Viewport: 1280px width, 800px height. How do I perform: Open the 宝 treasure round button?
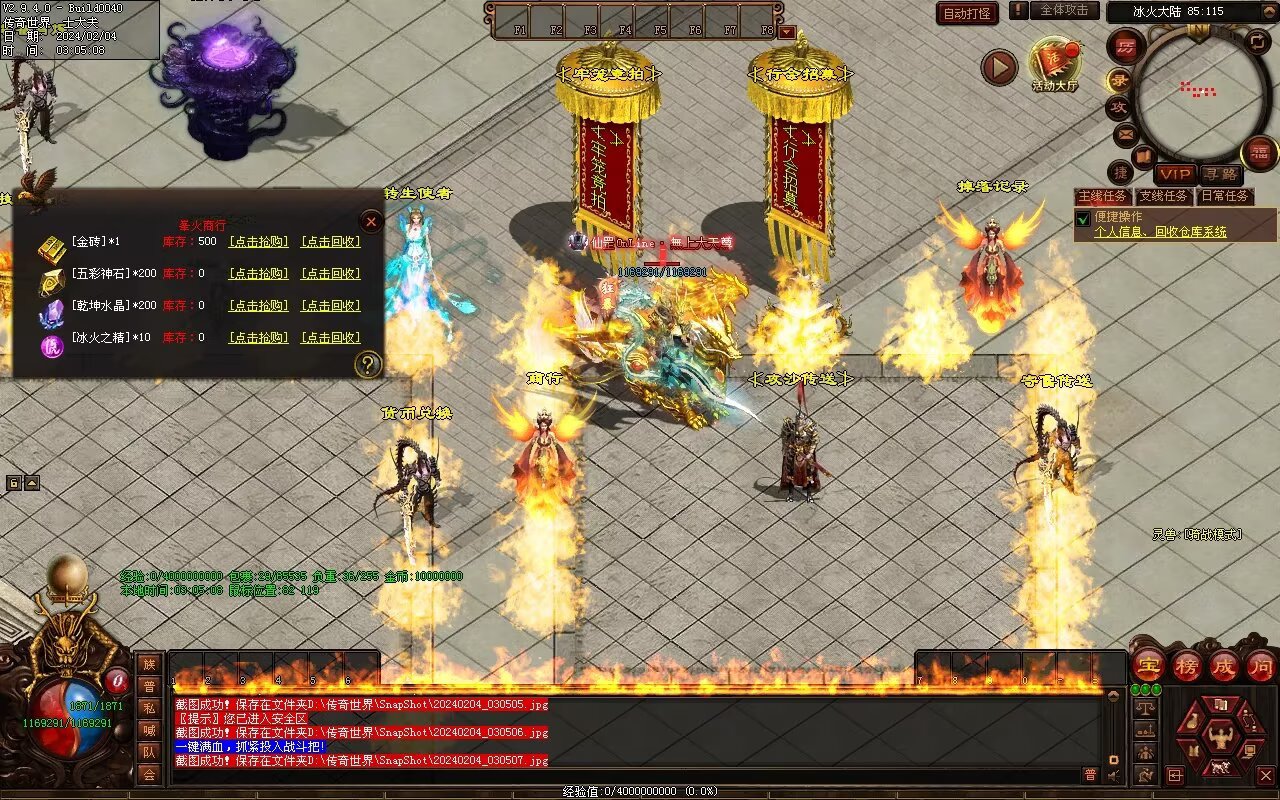coord(1149,665)
